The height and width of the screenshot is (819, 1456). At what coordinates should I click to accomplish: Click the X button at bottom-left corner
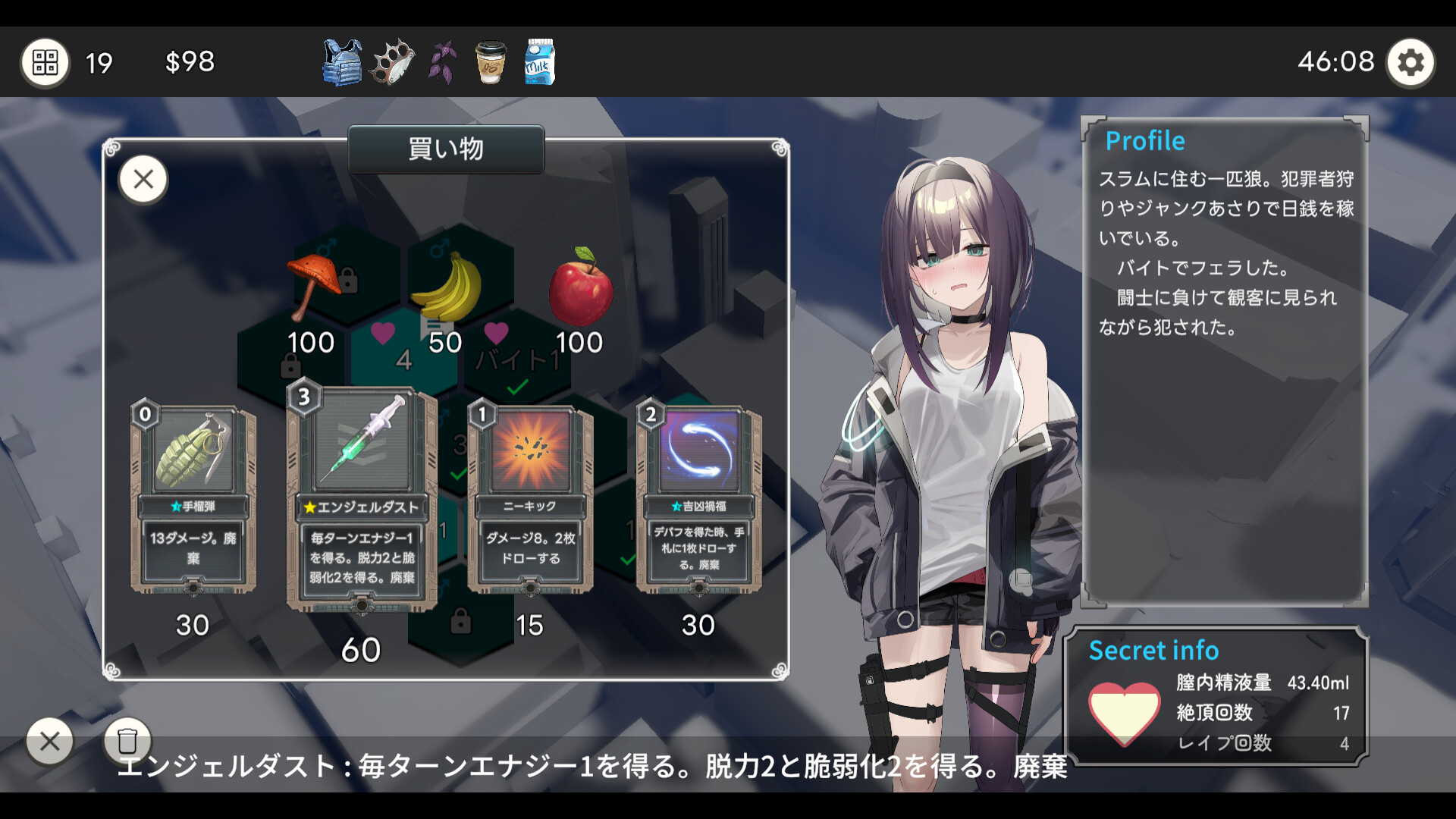[x=50, y=741]
